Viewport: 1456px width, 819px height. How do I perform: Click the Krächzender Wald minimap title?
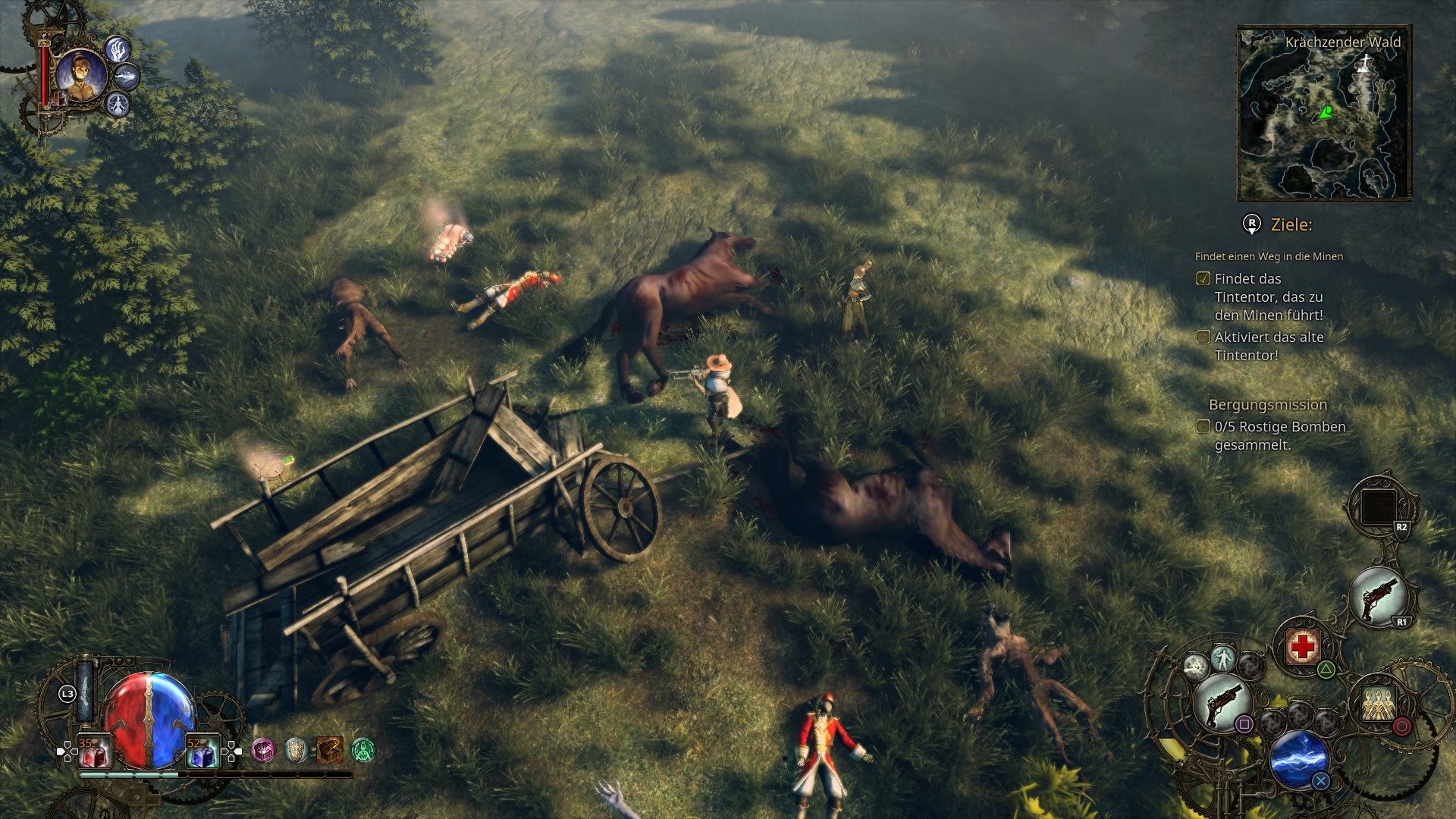pos(1342,43)
